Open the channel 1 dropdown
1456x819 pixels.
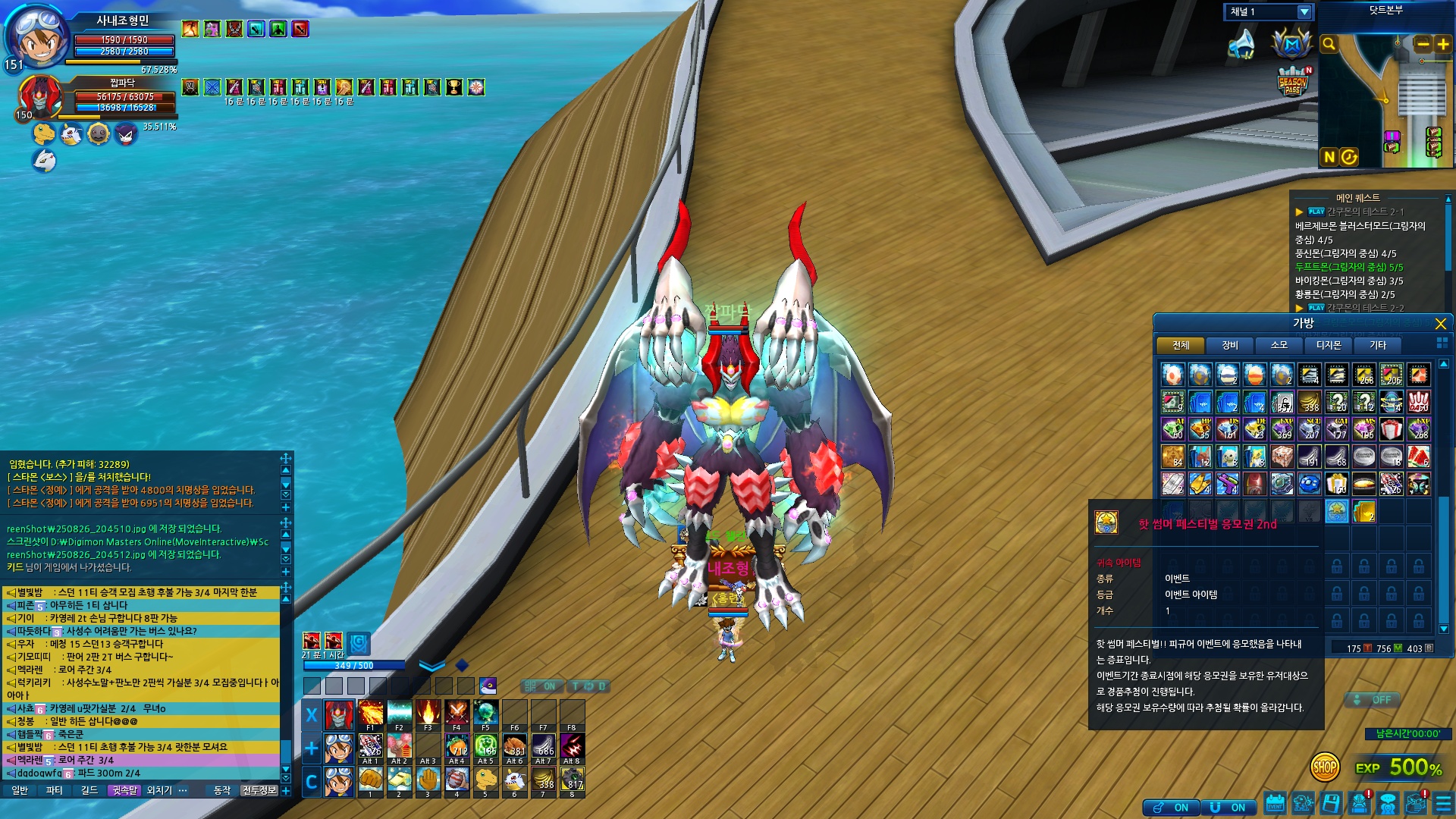click(x=1304, y=12)
